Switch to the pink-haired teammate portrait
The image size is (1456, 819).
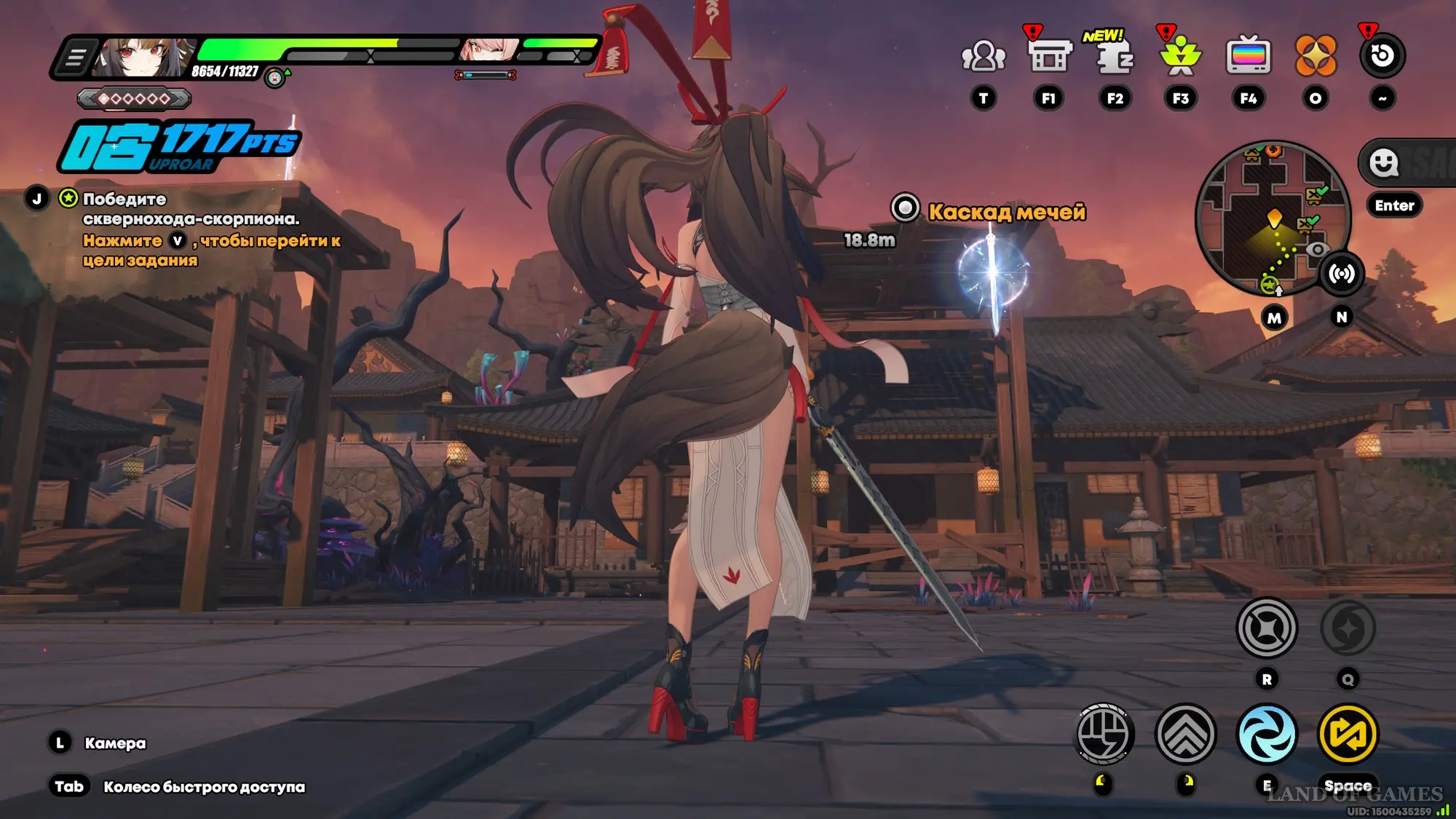pos(489,50)
